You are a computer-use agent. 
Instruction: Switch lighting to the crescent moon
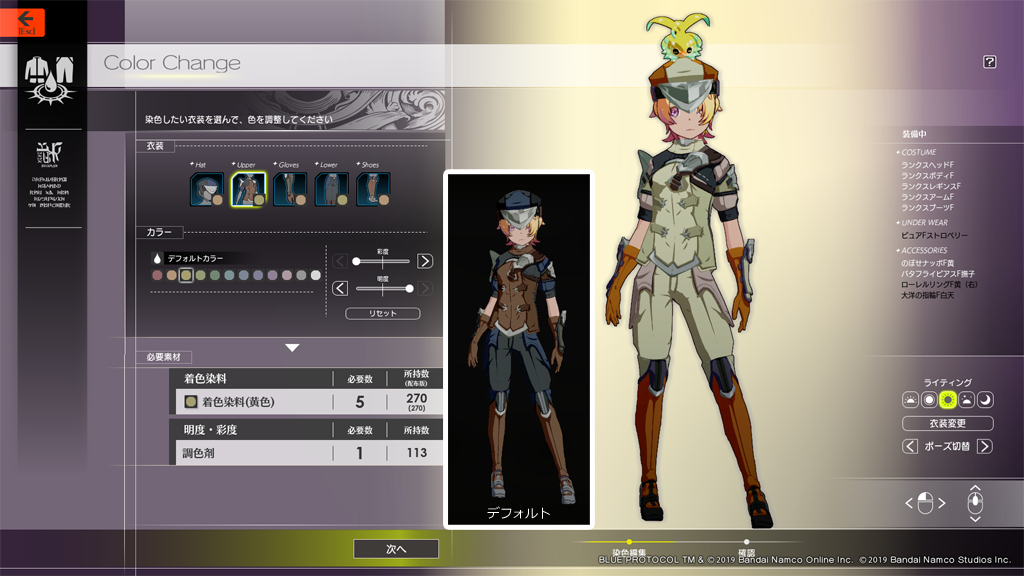pos(985,399)
